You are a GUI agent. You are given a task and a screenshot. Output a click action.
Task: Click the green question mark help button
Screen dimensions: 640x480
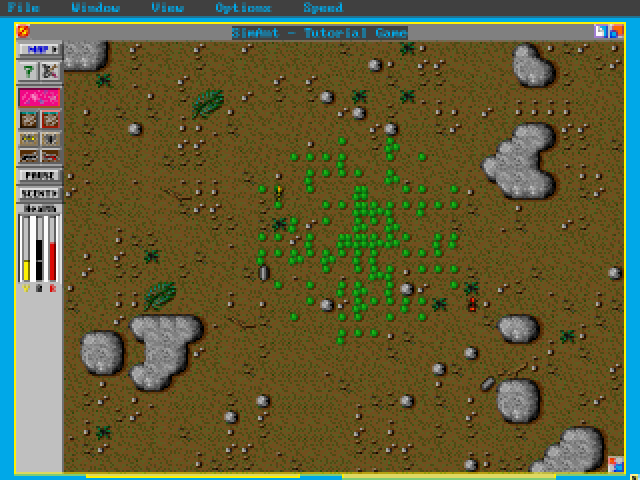(29, 71)
